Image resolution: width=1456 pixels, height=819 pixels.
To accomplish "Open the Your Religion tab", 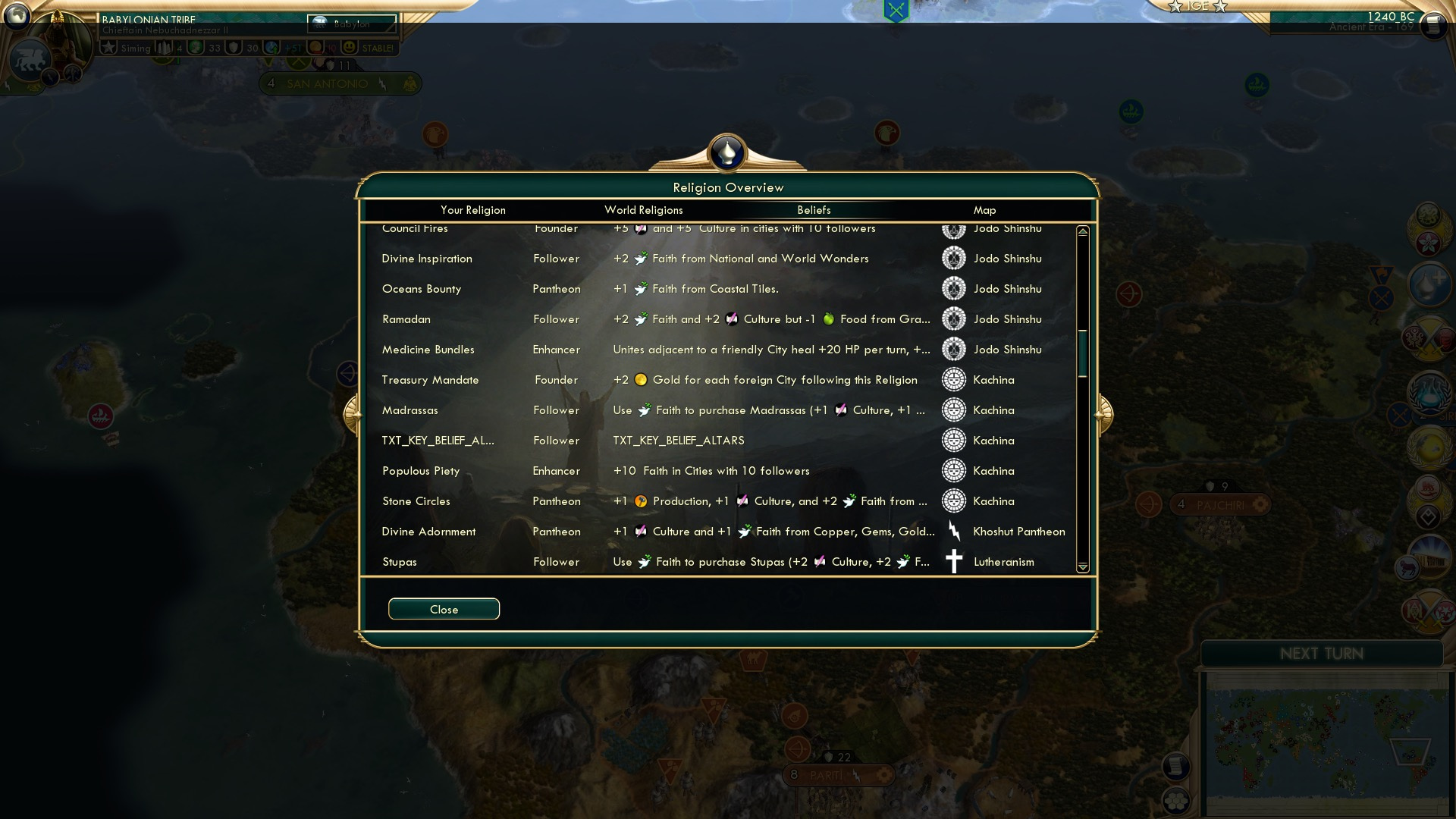I will pyautogui.click(x=474, y=210).
